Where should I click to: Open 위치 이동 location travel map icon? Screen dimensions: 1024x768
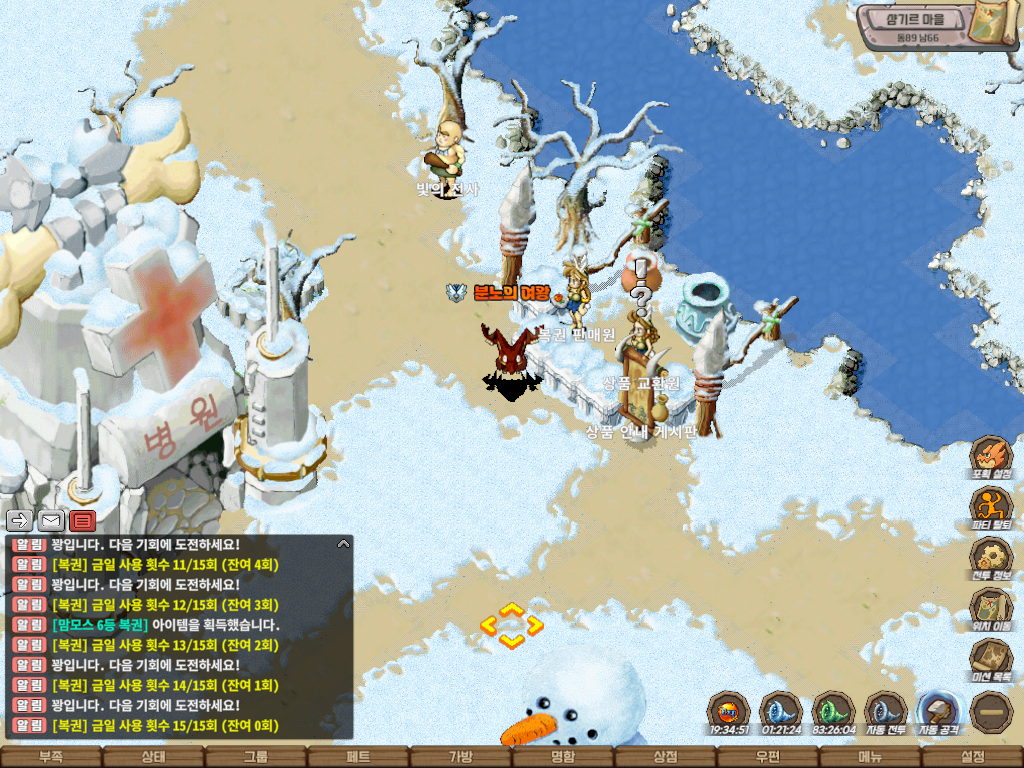(991, 608)
